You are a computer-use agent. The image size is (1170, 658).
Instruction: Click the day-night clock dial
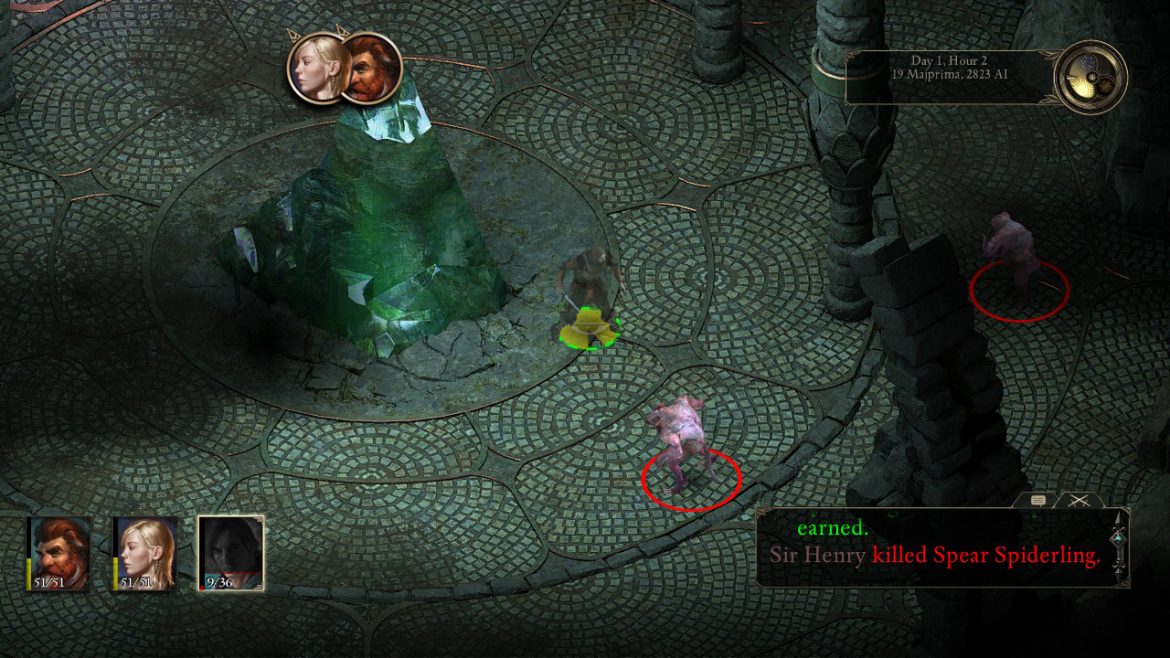coord(1090,77)
